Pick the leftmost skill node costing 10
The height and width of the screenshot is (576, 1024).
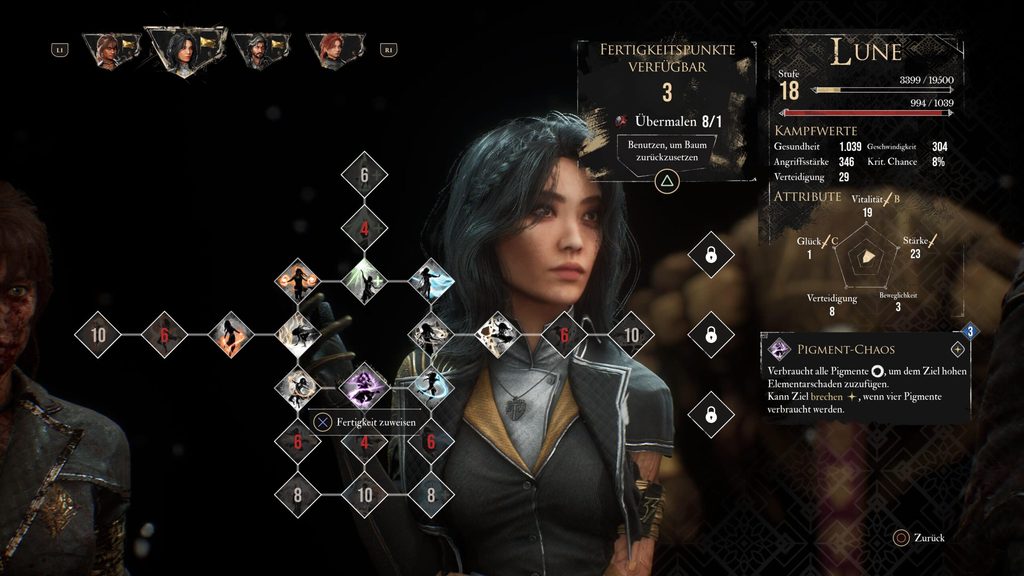pyautogui.click(x=98, y=333)
